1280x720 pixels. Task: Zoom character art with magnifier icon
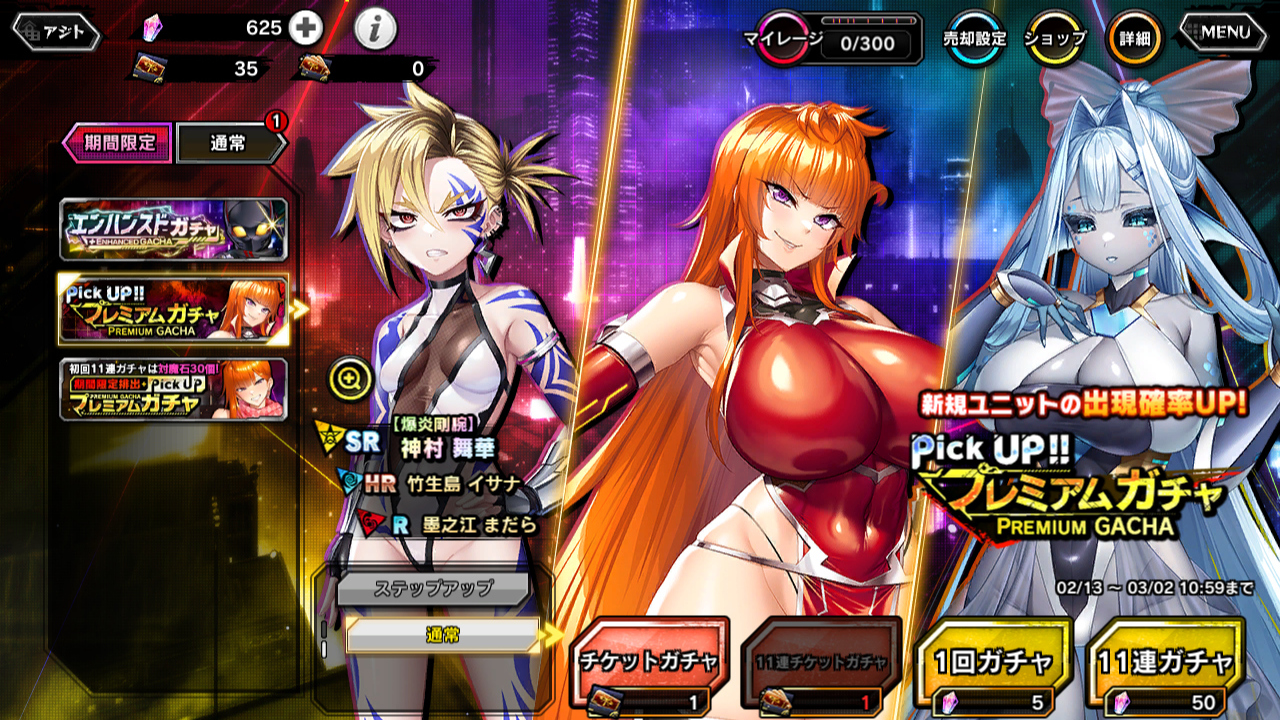351,378
